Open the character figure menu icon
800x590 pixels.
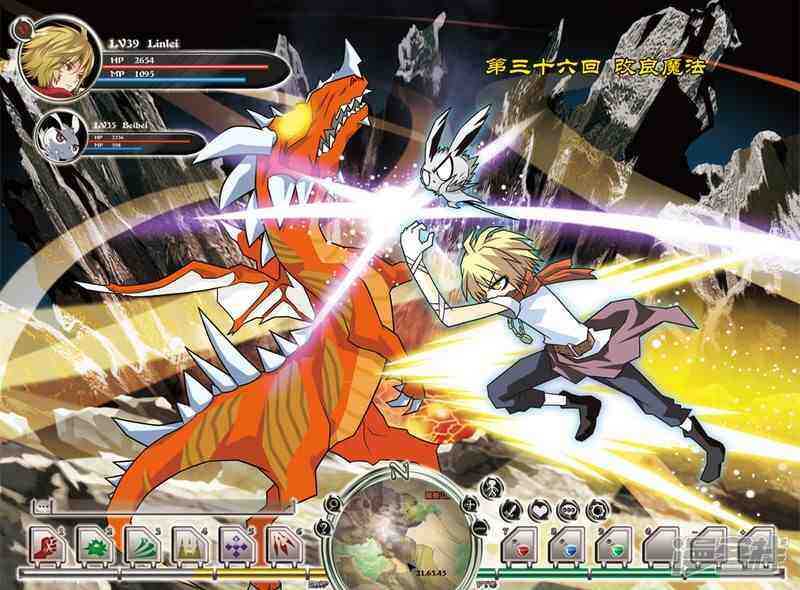point(491,488)
